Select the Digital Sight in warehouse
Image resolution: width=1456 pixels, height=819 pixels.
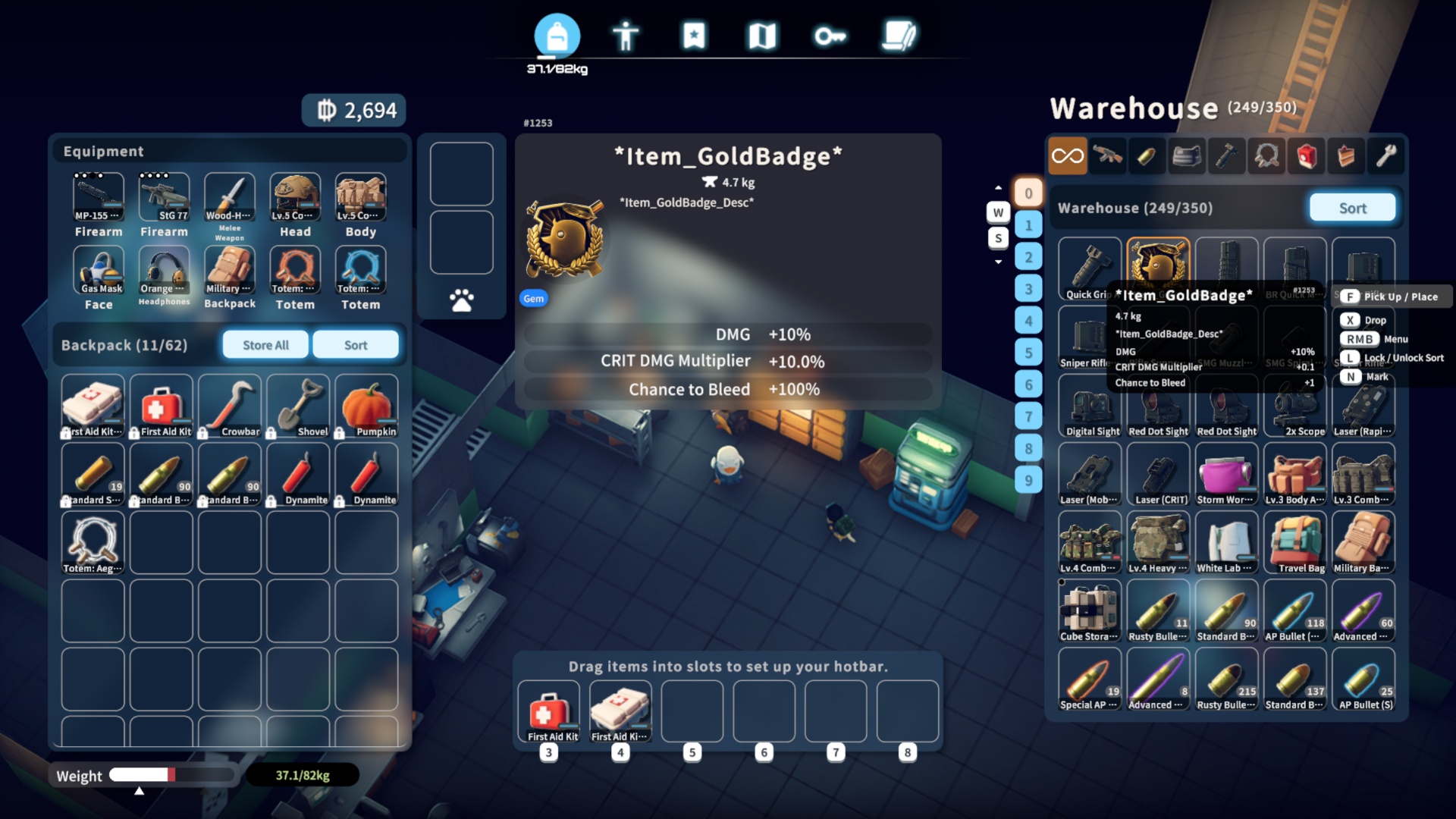pos(1090,406)
